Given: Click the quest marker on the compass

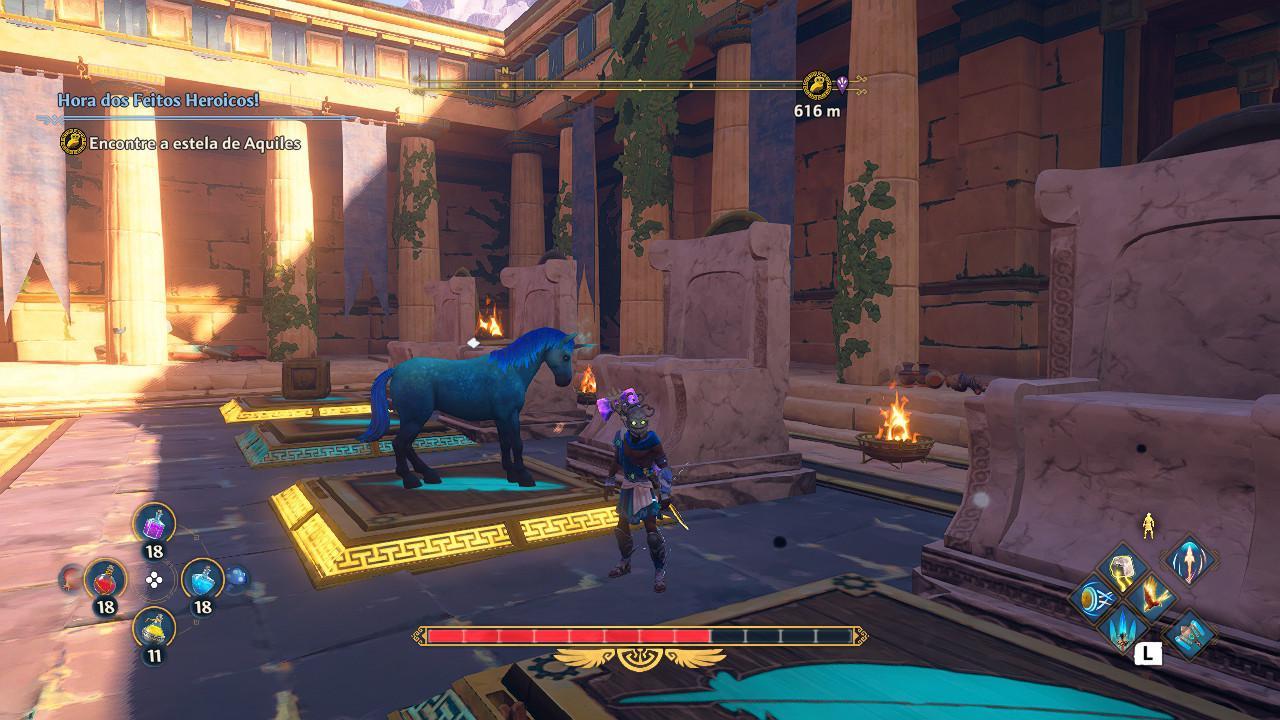Looking at the screenshot, I should [817, 85].
